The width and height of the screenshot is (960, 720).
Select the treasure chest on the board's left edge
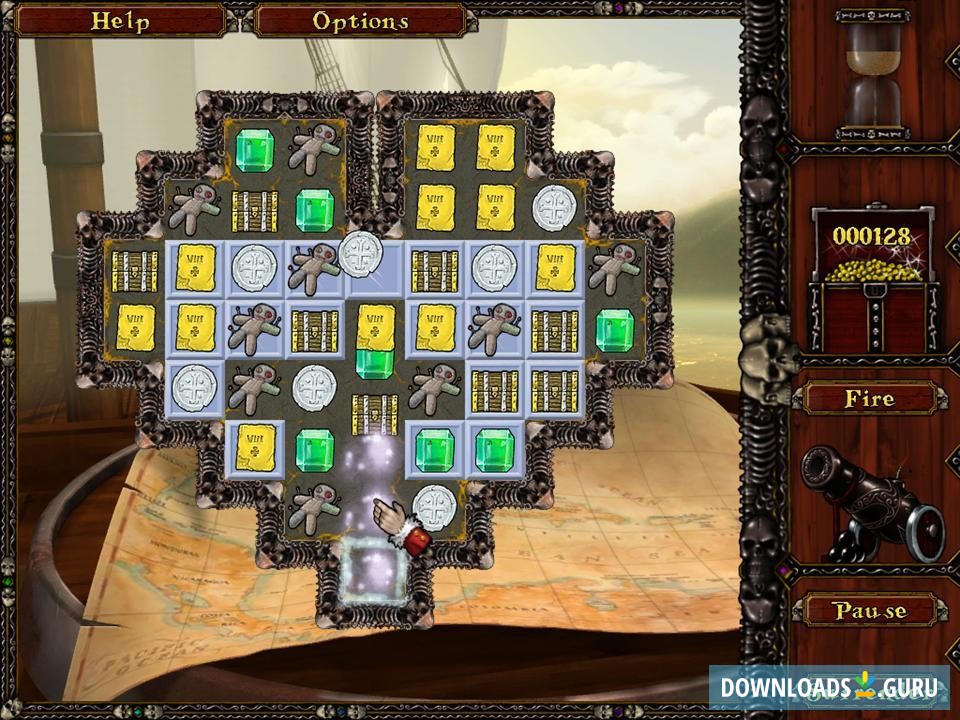(x=135, y=270)
